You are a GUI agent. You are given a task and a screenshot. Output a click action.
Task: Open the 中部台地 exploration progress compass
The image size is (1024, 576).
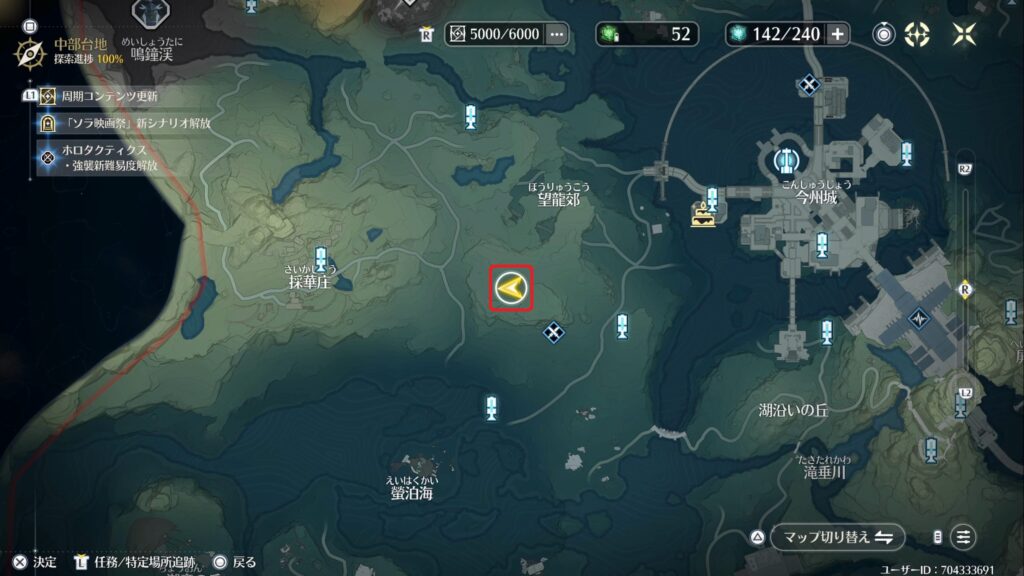[31, 51]
